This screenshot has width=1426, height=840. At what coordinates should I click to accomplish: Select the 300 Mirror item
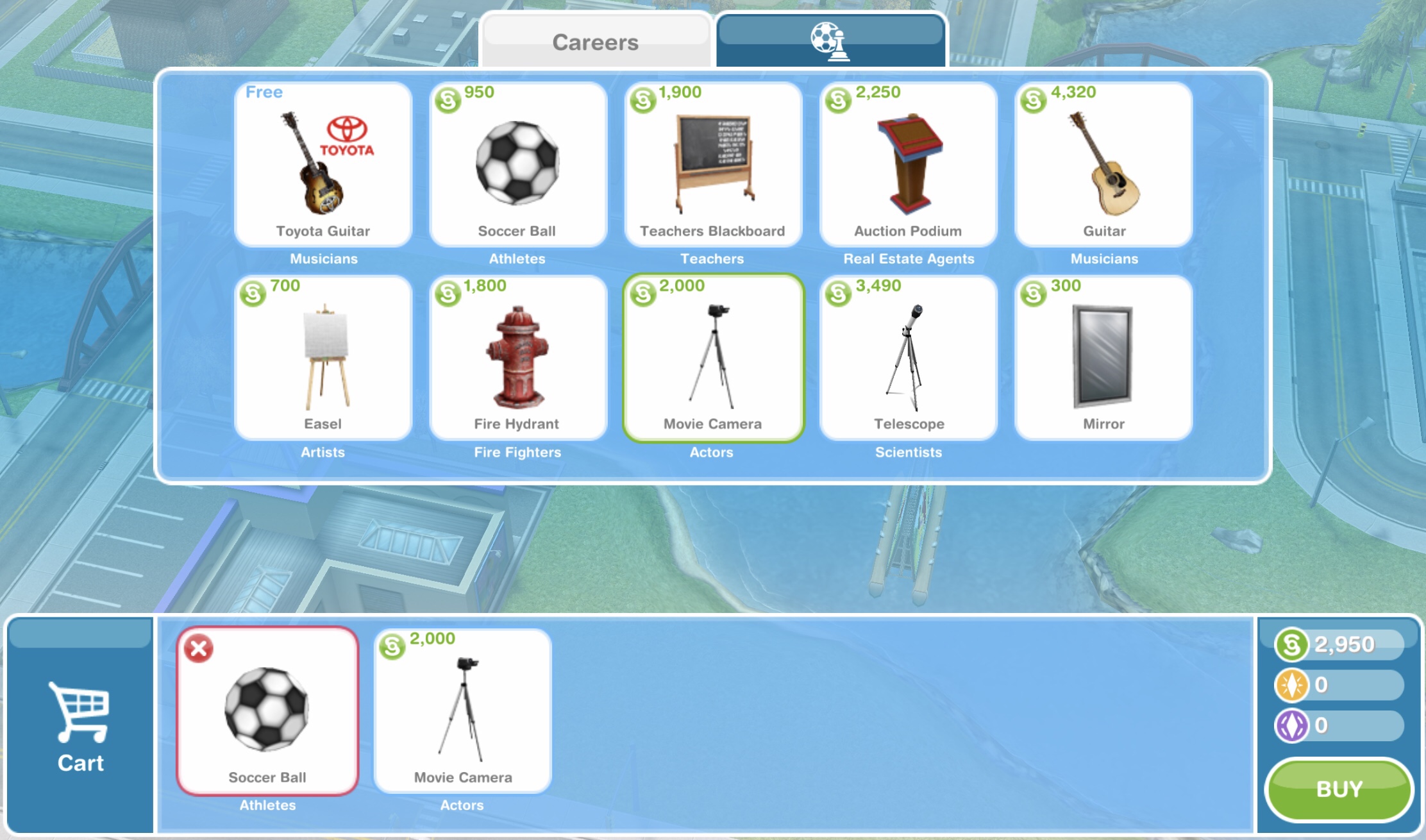point(1103,358)
